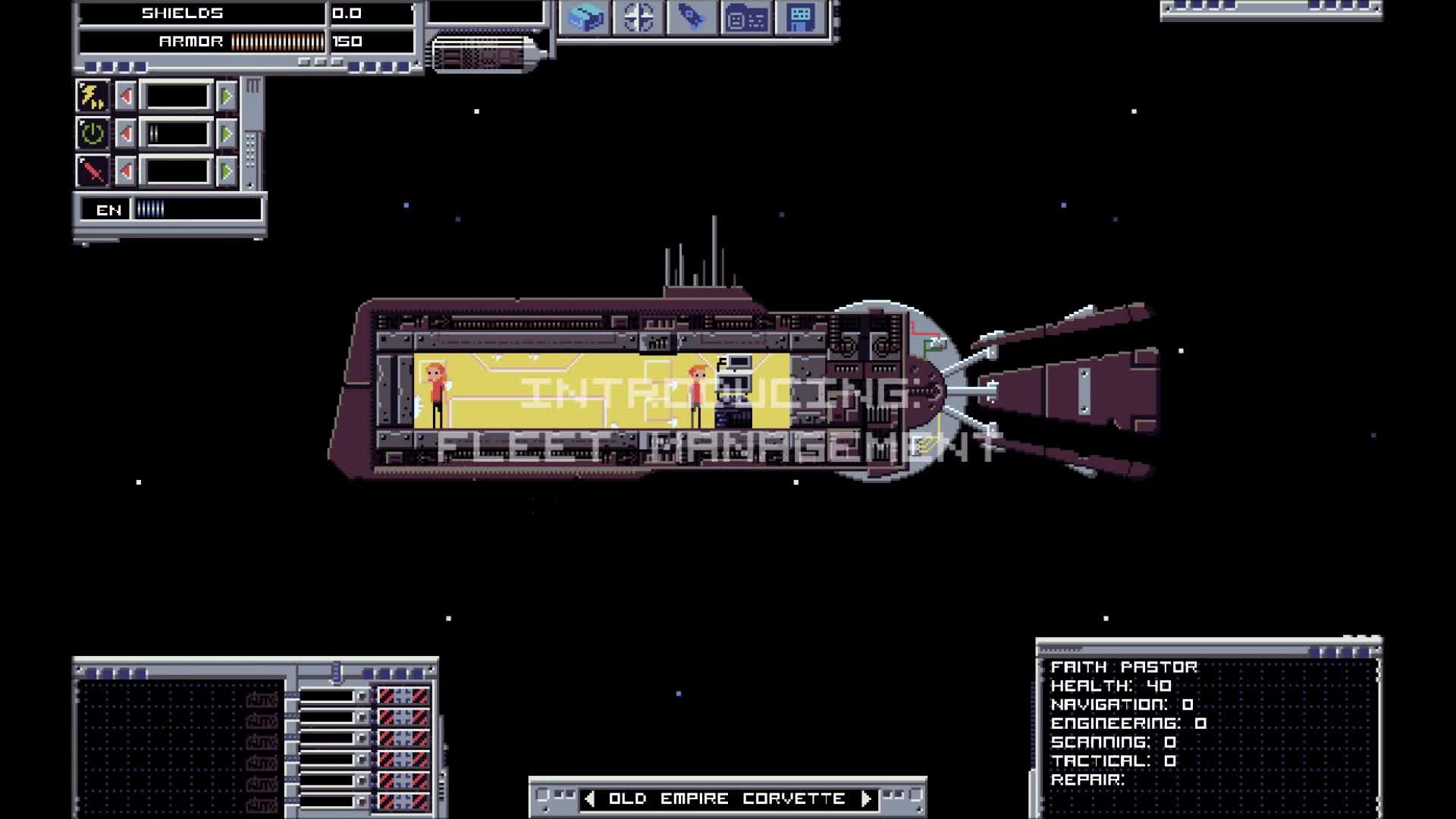Click the green power button icon

point(93,134)
